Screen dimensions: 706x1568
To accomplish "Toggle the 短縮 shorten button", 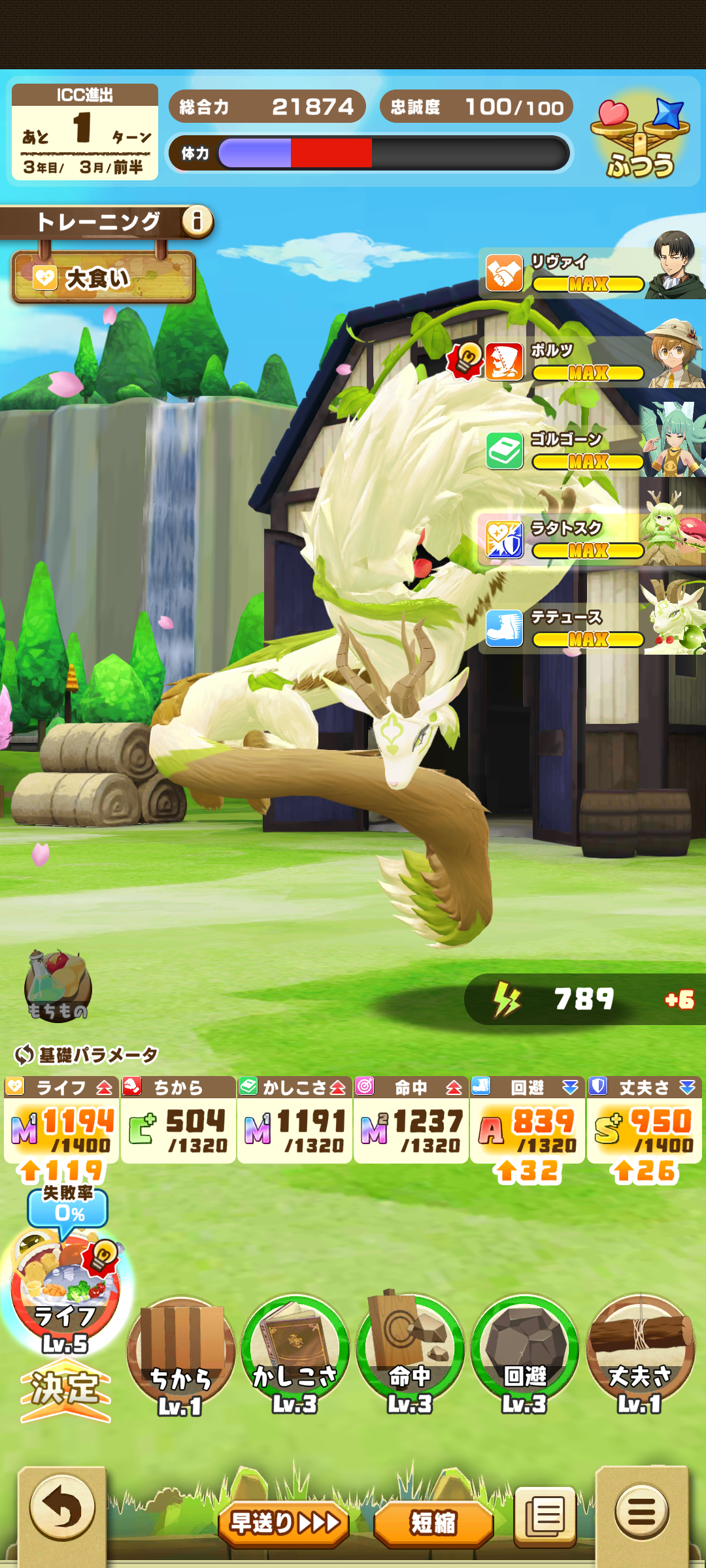I will (433, 1524).
